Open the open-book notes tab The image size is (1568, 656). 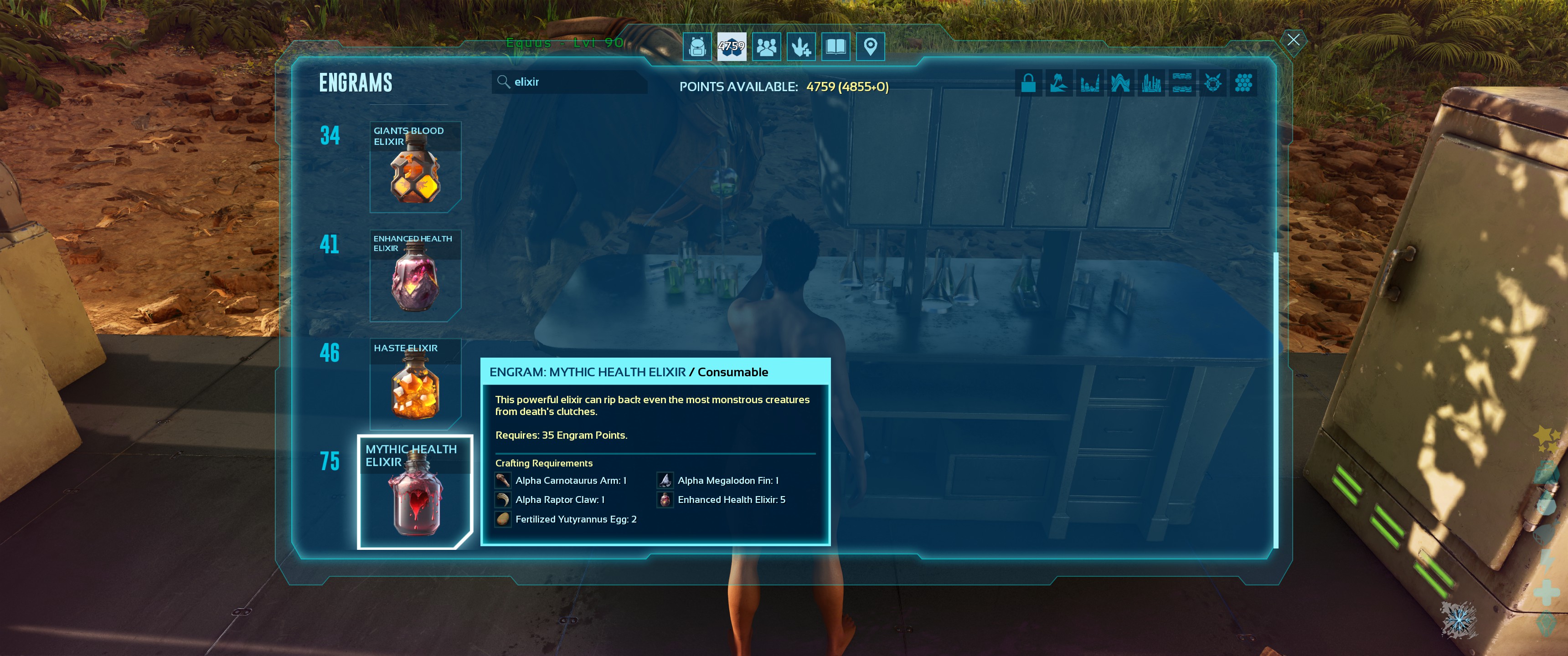pos(836,47)
